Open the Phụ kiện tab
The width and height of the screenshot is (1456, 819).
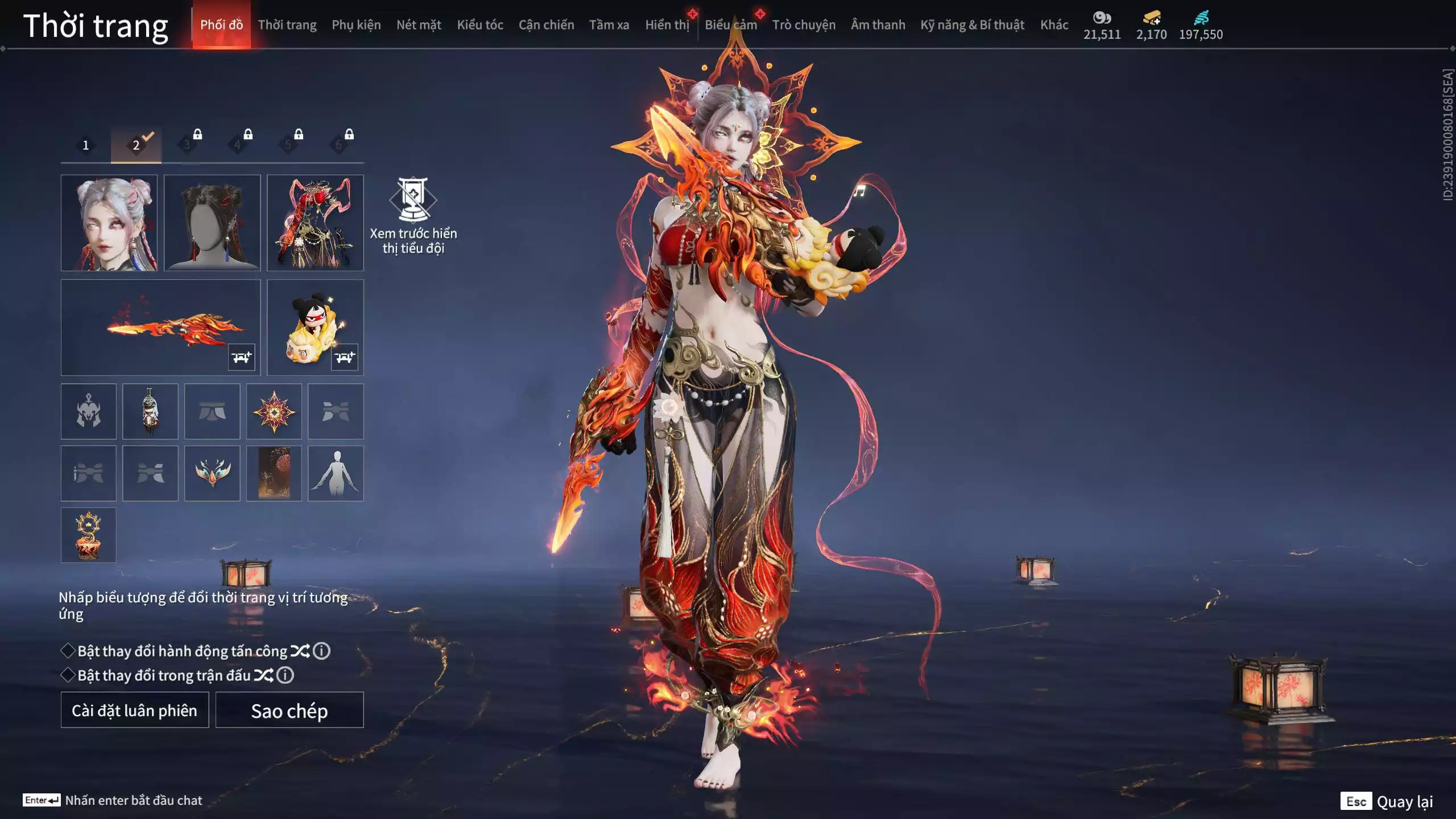point(356,25)
